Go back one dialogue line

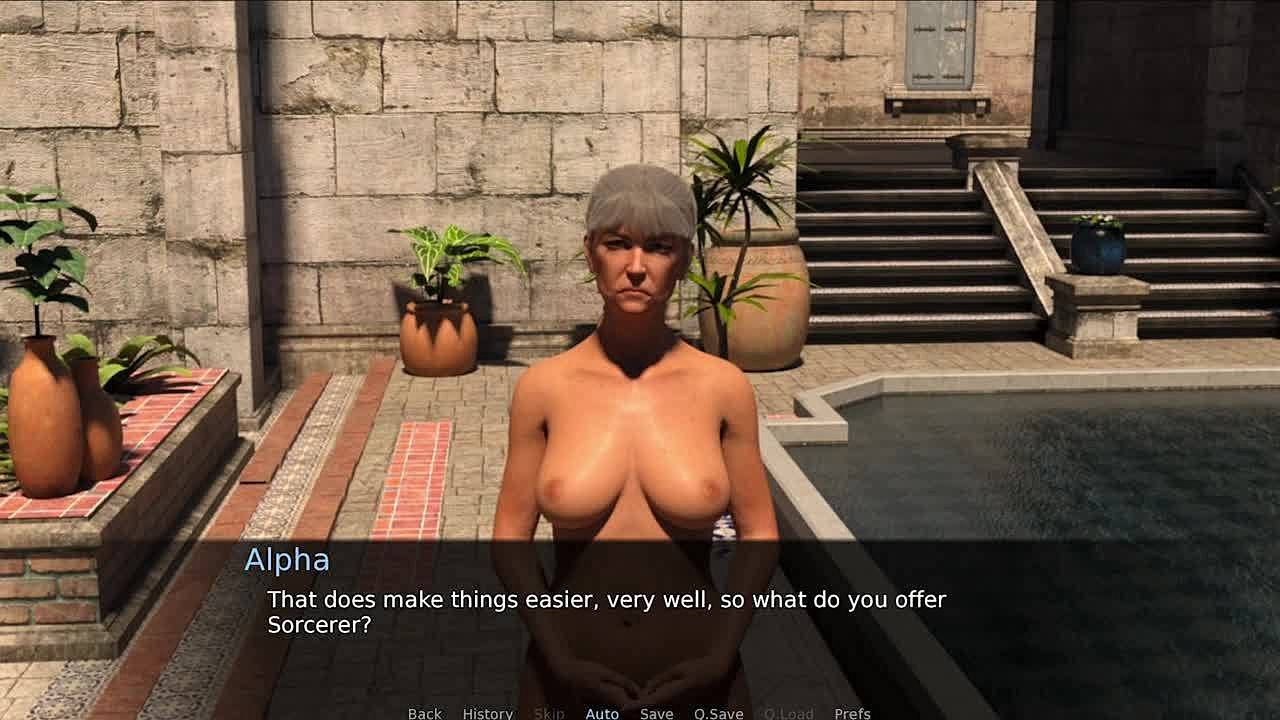pyautogui.click(x=424, y=713)
